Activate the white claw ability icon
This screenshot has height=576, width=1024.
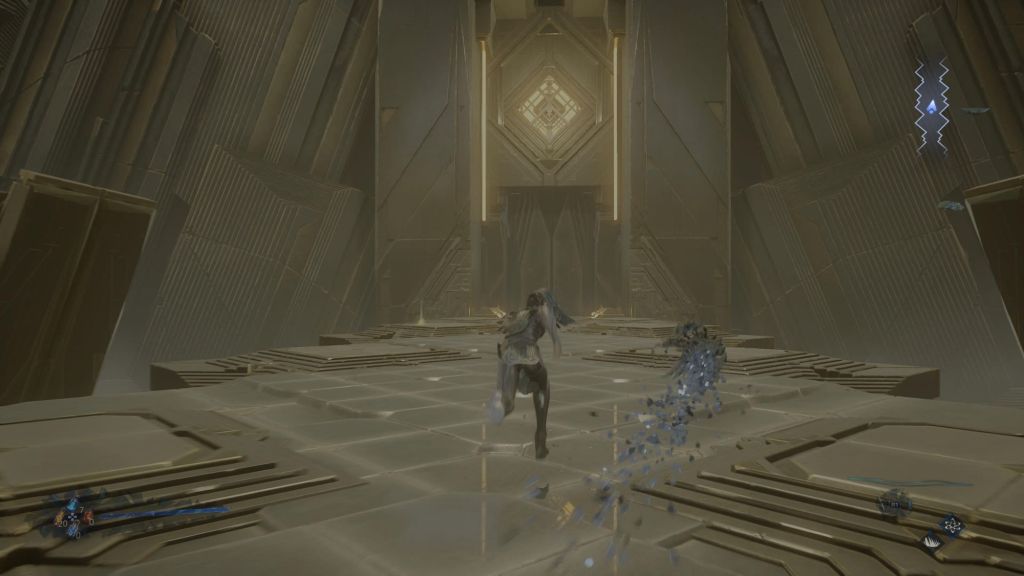[931, 542]
